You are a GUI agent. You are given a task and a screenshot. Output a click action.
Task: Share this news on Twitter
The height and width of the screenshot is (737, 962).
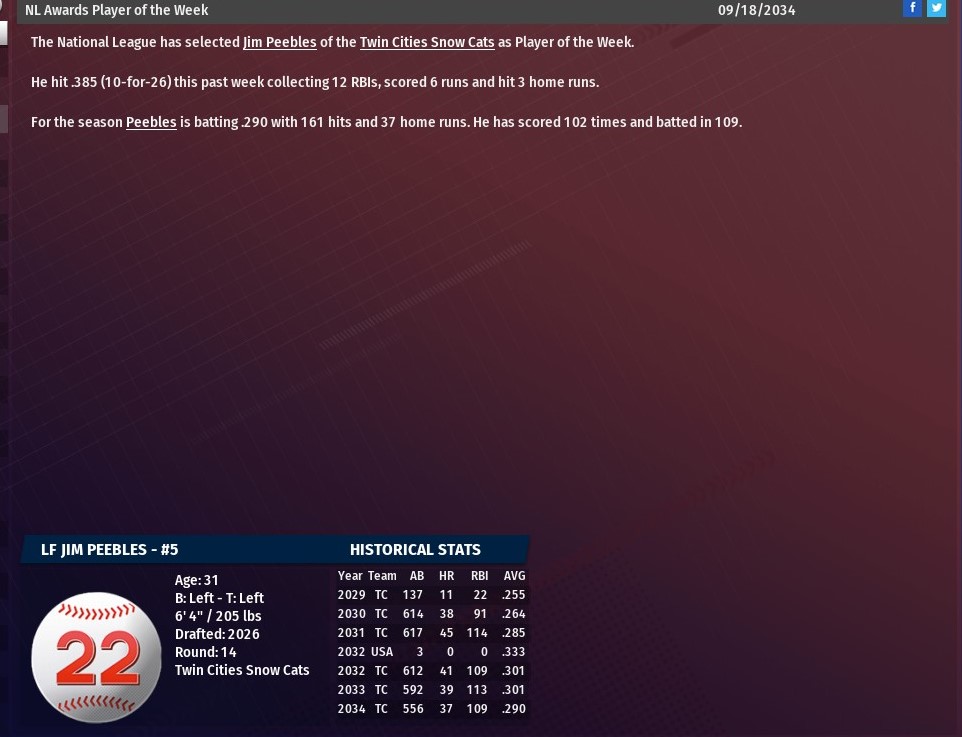coord(936,8)
